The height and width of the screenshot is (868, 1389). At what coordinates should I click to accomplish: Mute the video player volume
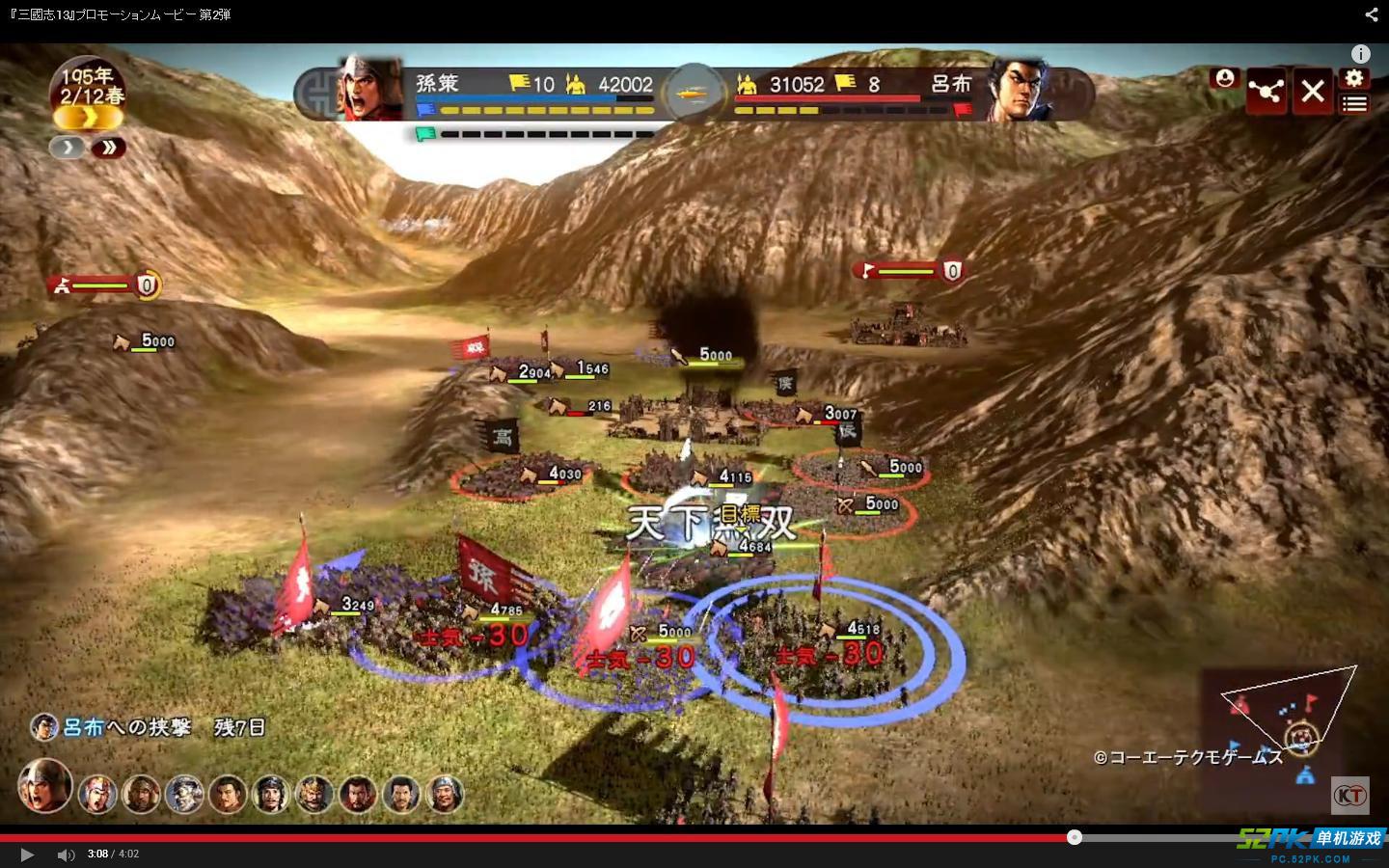(x=66, y=854)
